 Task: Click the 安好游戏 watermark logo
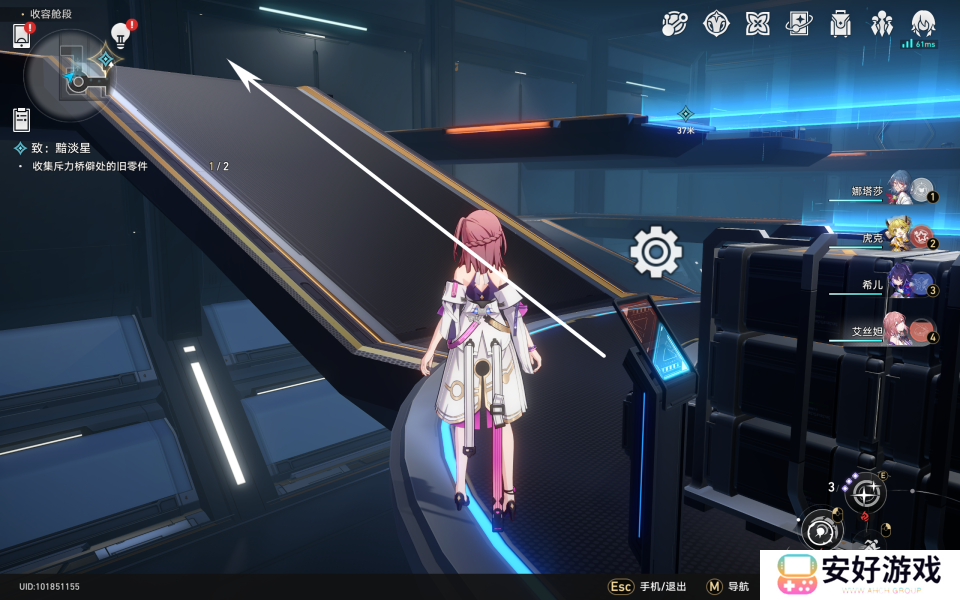(x=860, y=574)
